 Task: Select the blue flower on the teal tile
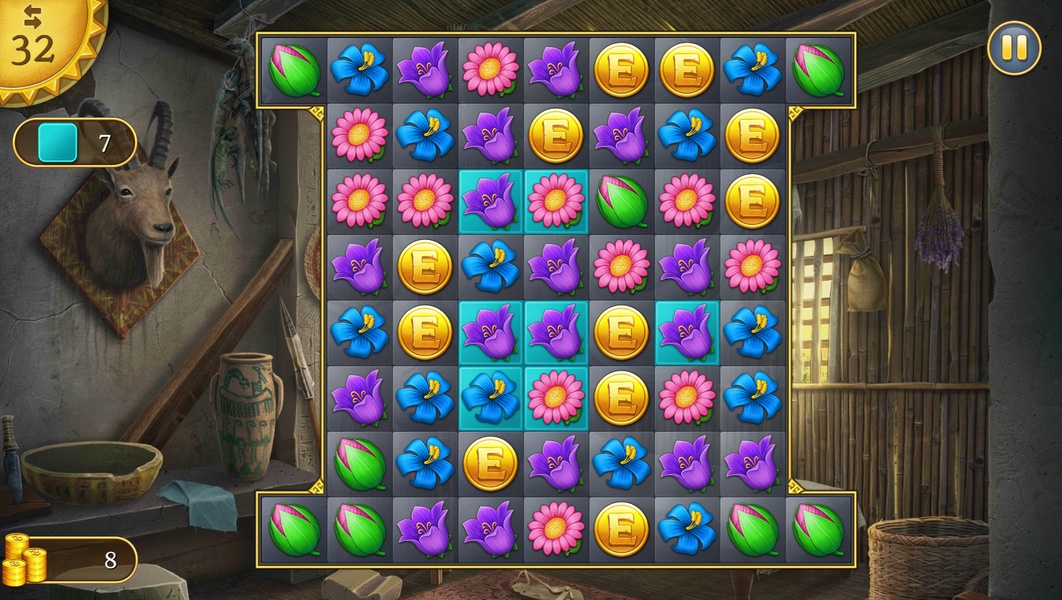(x=490, y=396)
